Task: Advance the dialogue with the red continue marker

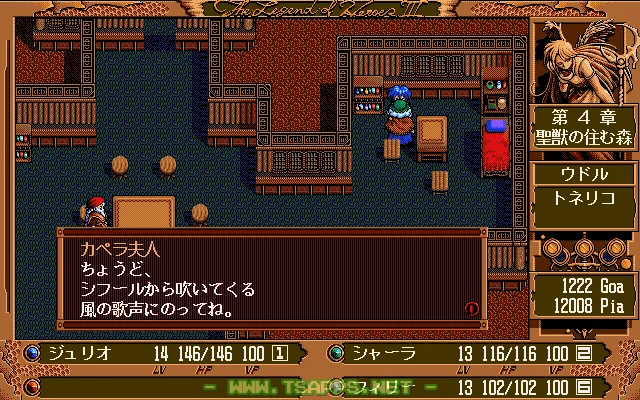Action: [x=472, y=309]
